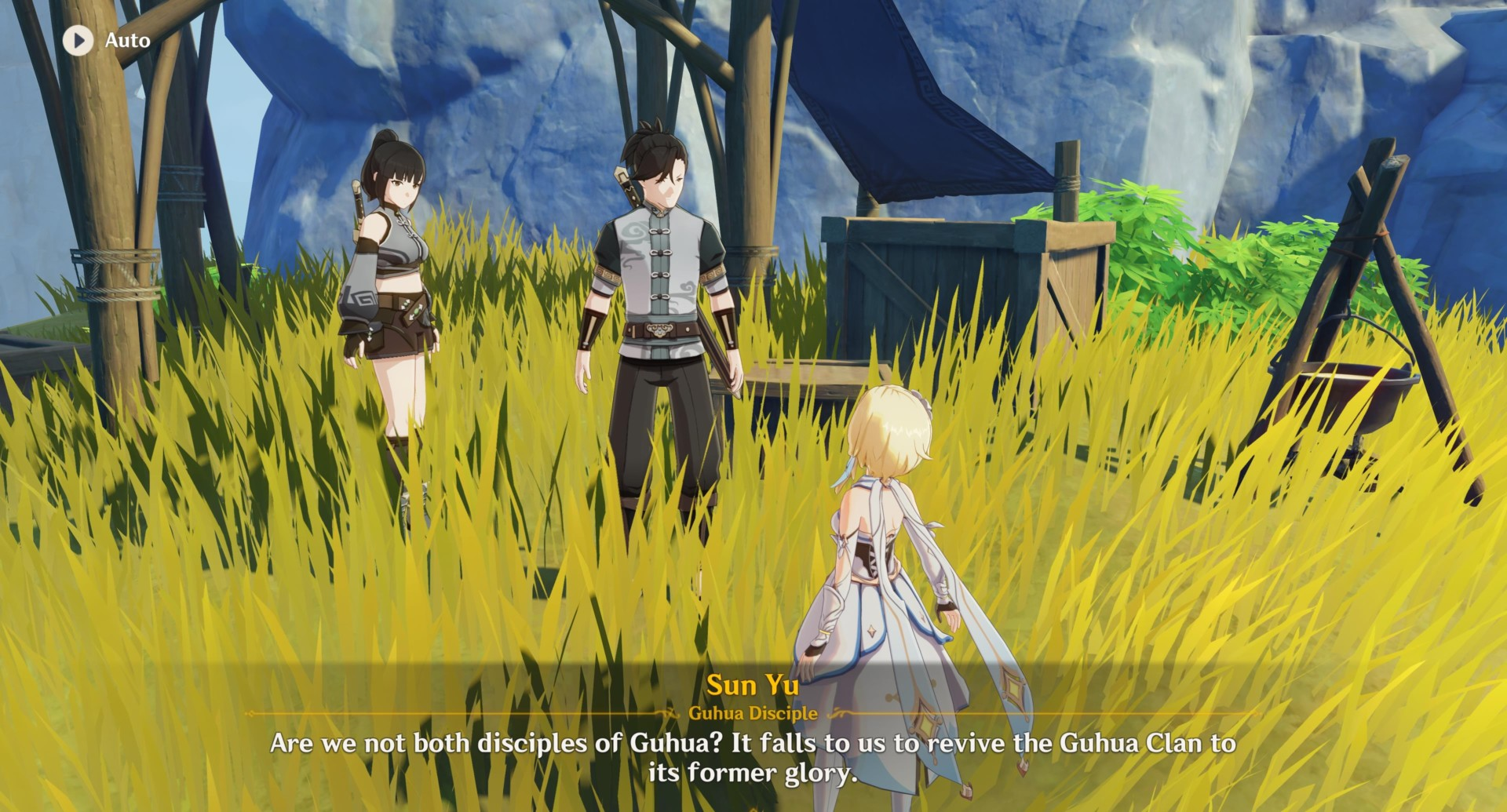Toggle the Auto dialogue play button
Screen dimensions: 1507x812
point(78,40)
